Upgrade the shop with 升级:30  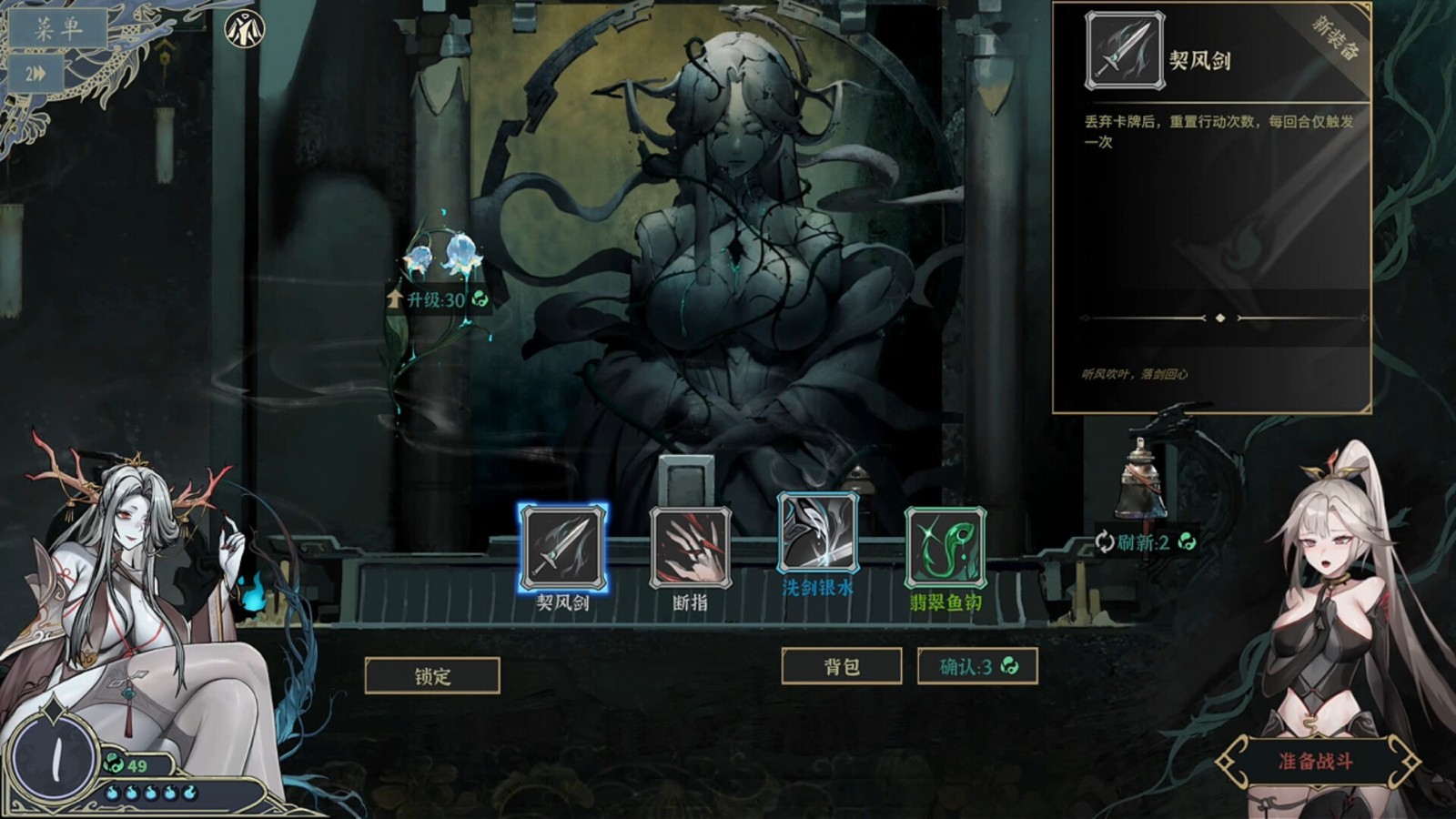pos(439,299)
